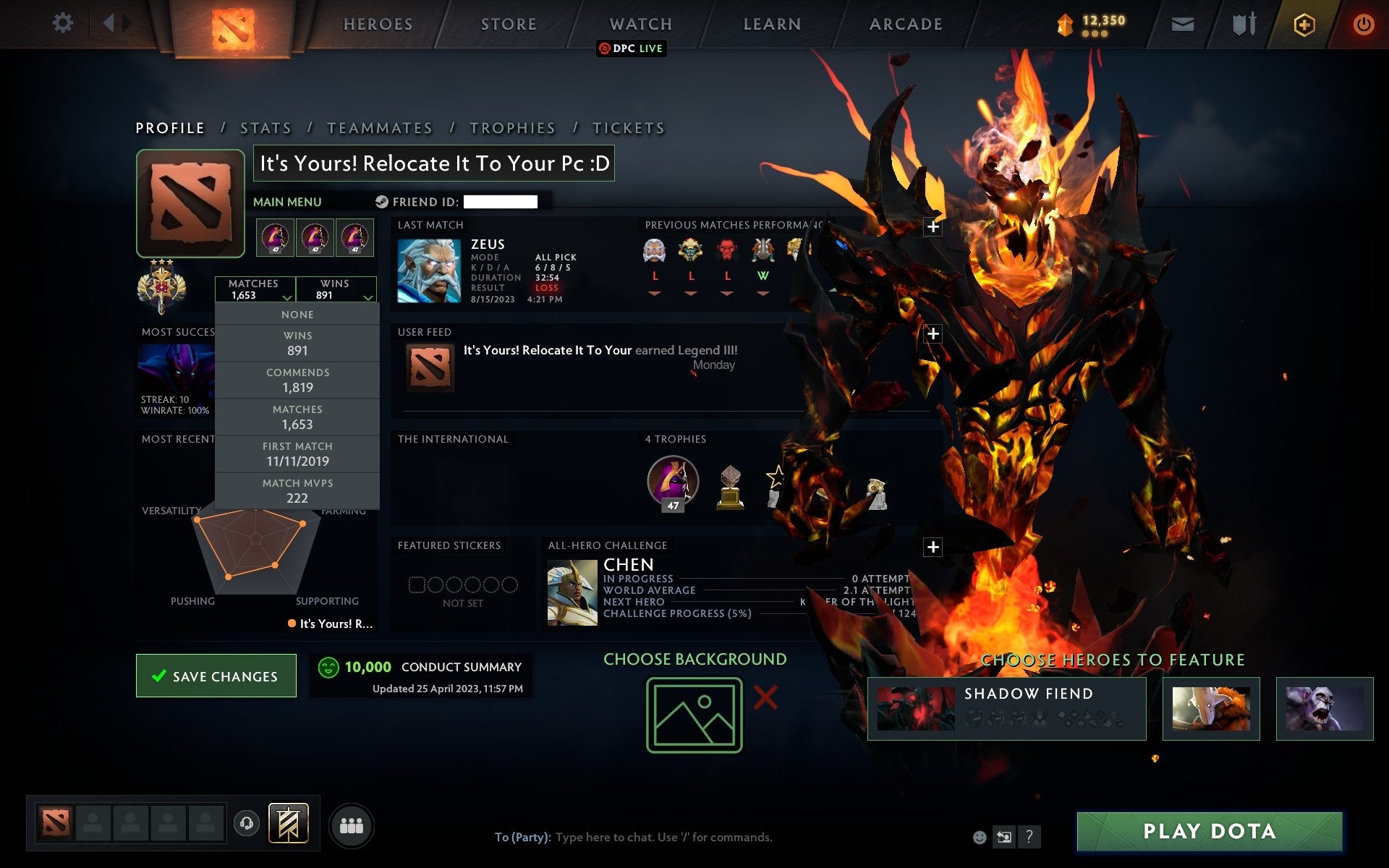1389x868 pixels.
Task: Select Wins as displayed stat
Action: coord(298,343)
